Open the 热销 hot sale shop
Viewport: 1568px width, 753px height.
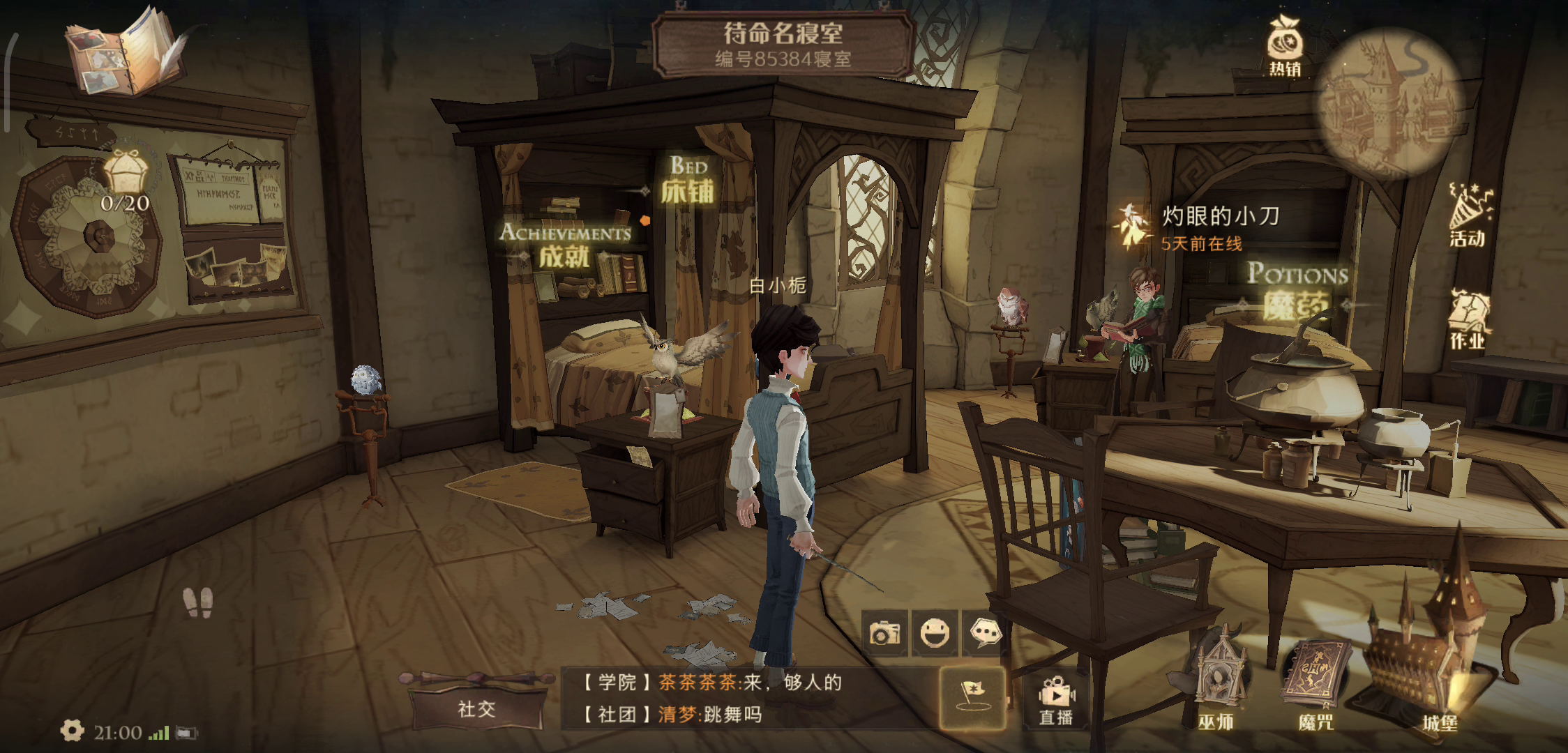[1285, 45]
